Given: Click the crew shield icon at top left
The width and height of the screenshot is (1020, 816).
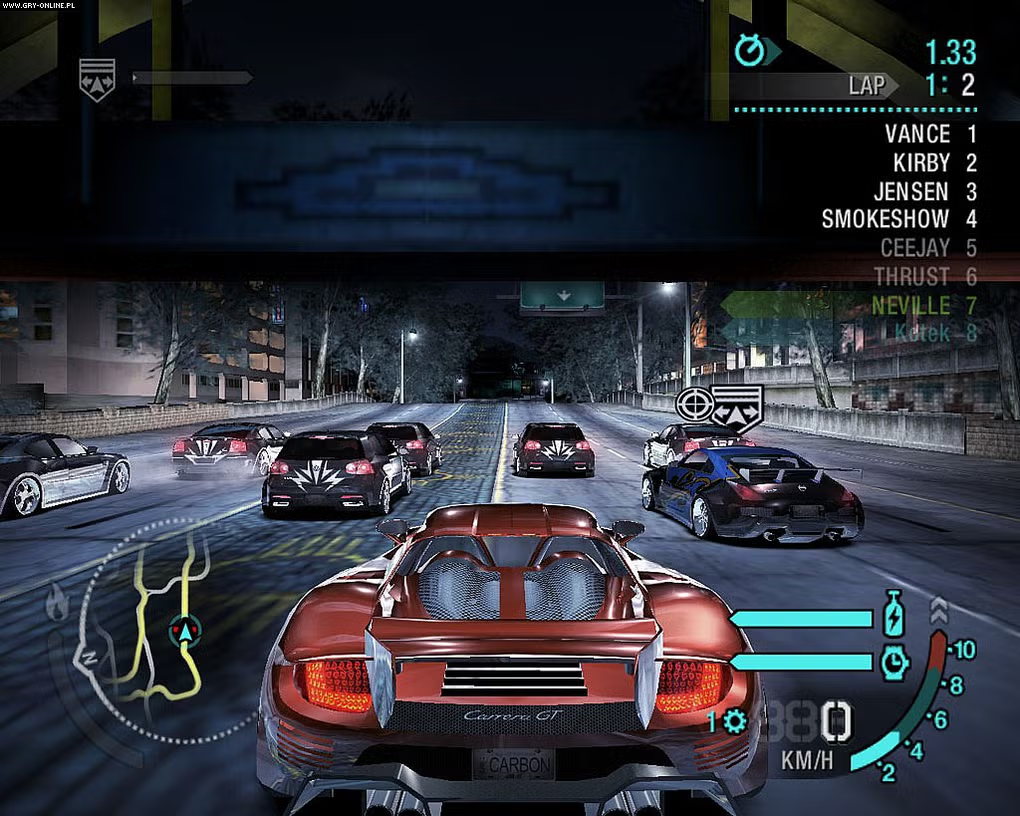Looking at the screenshot, I should (97, 78).
